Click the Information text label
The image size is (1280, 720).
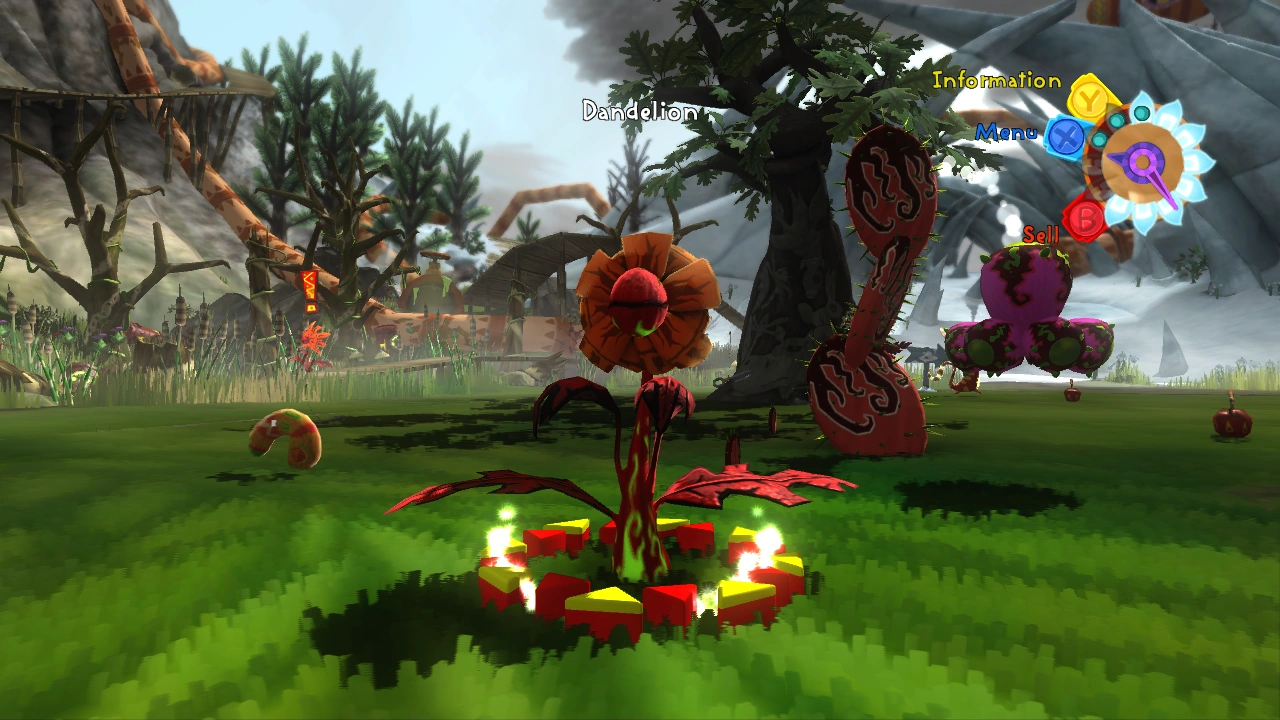pyautogui.click(x=995, y=79)
